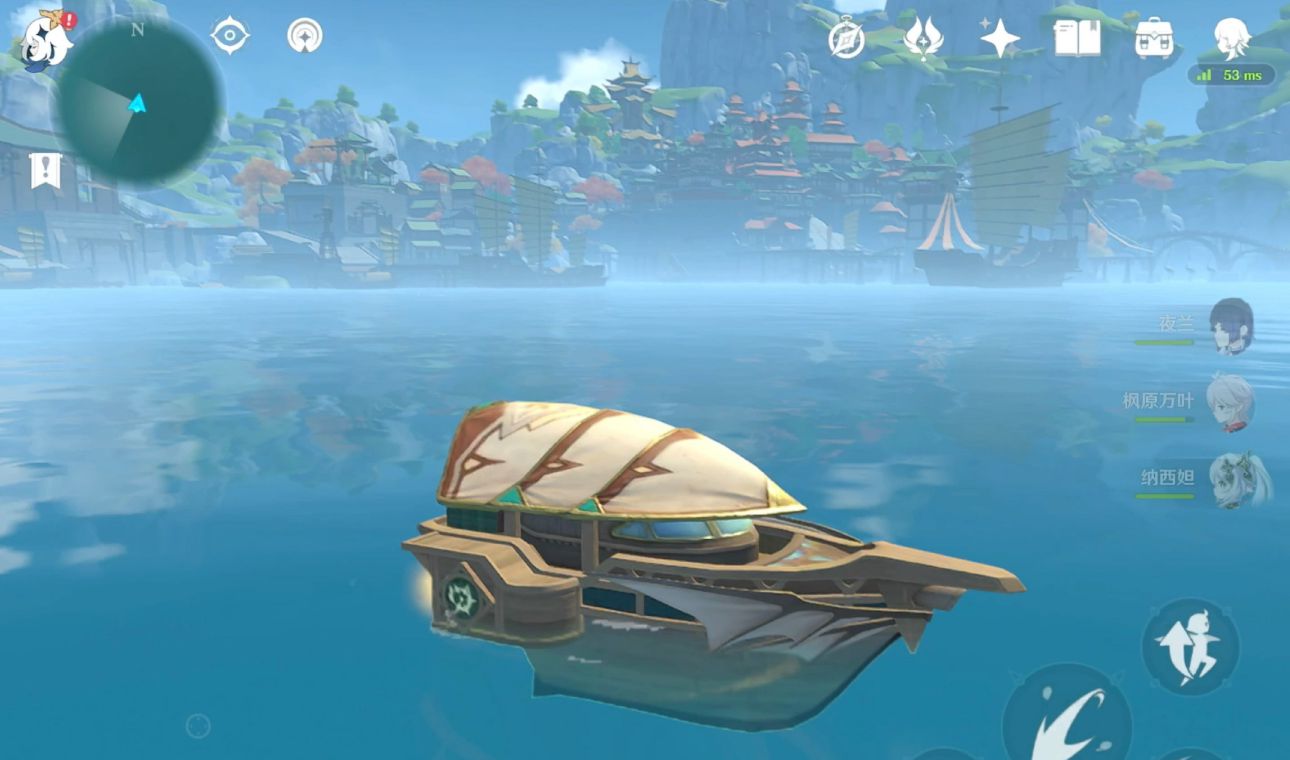Tap the round arch icon near minimap

[305, 36]
